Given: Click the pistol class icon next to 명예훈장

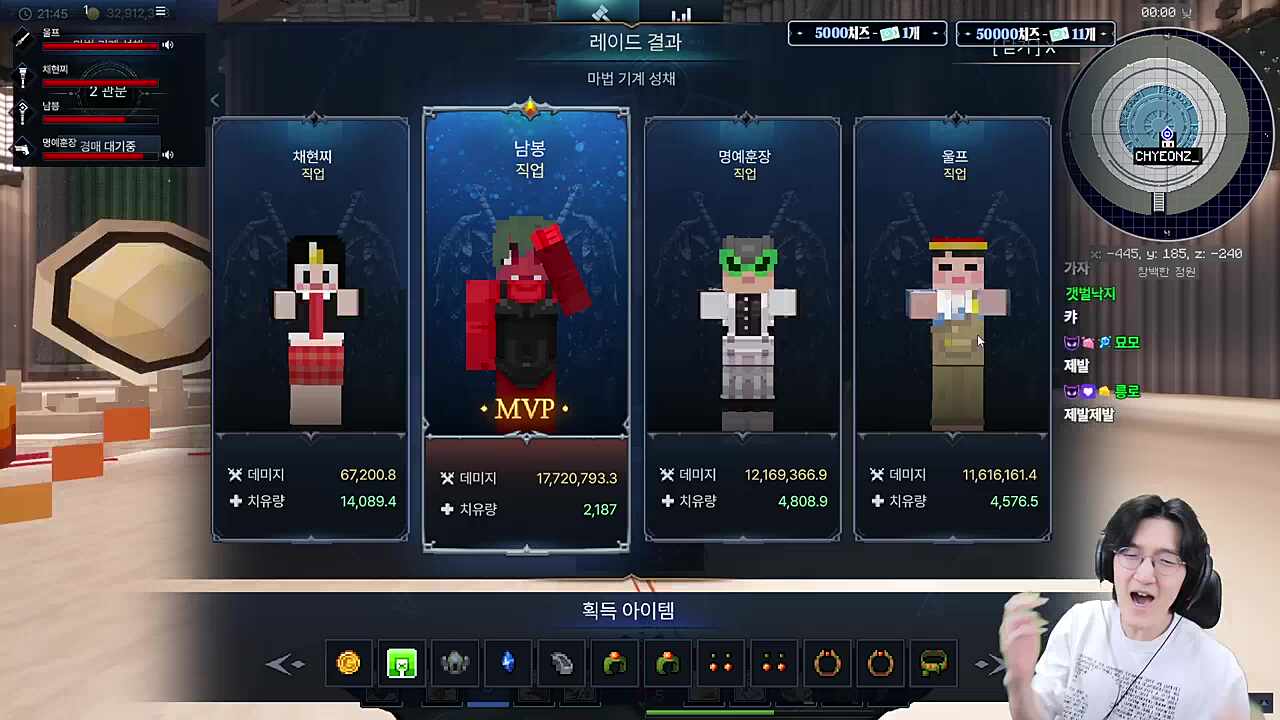Looking at the screenshot, I should pyautogui.click(x=22, y=150).
